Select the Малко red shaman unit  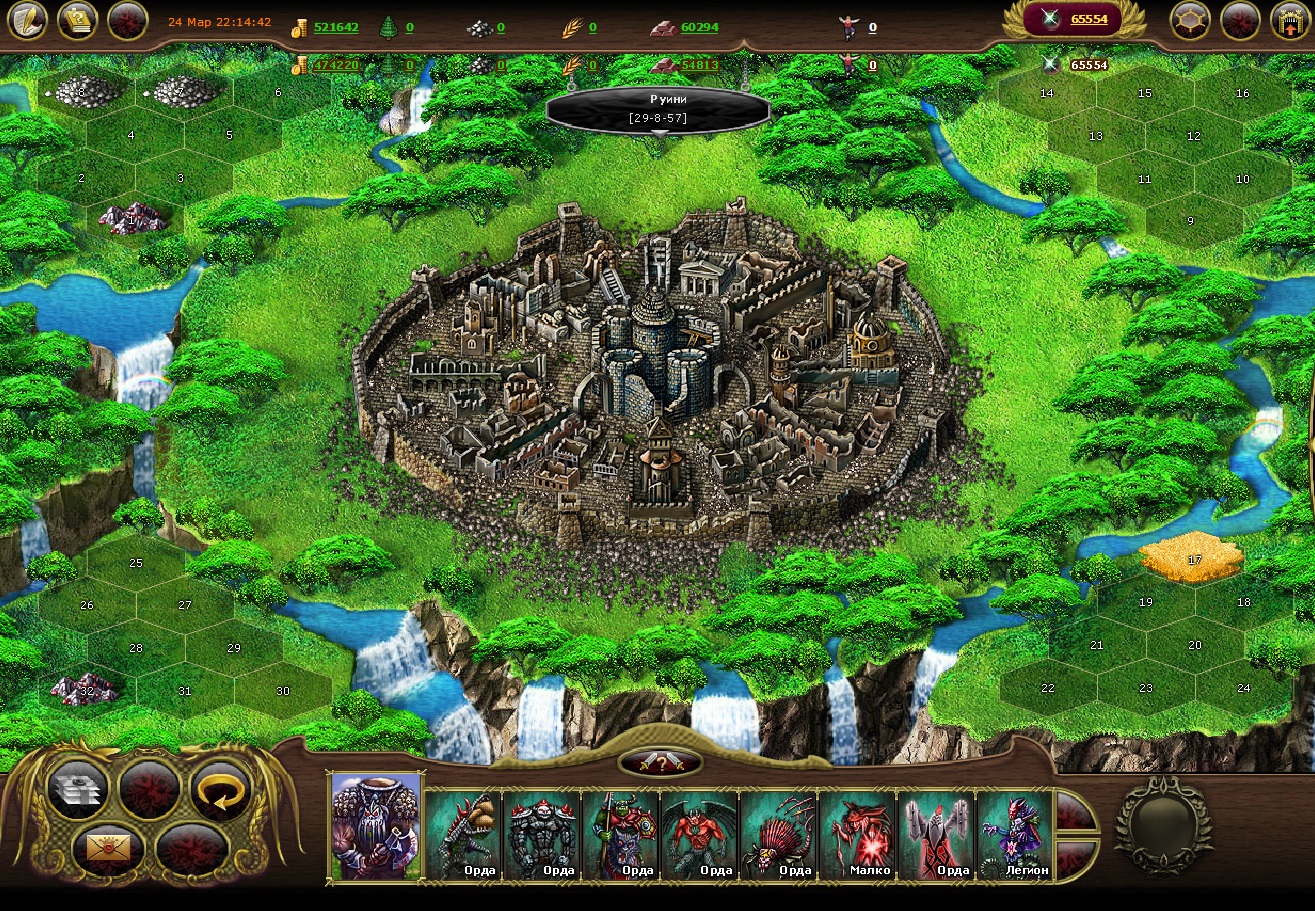[x=857, y=835]
